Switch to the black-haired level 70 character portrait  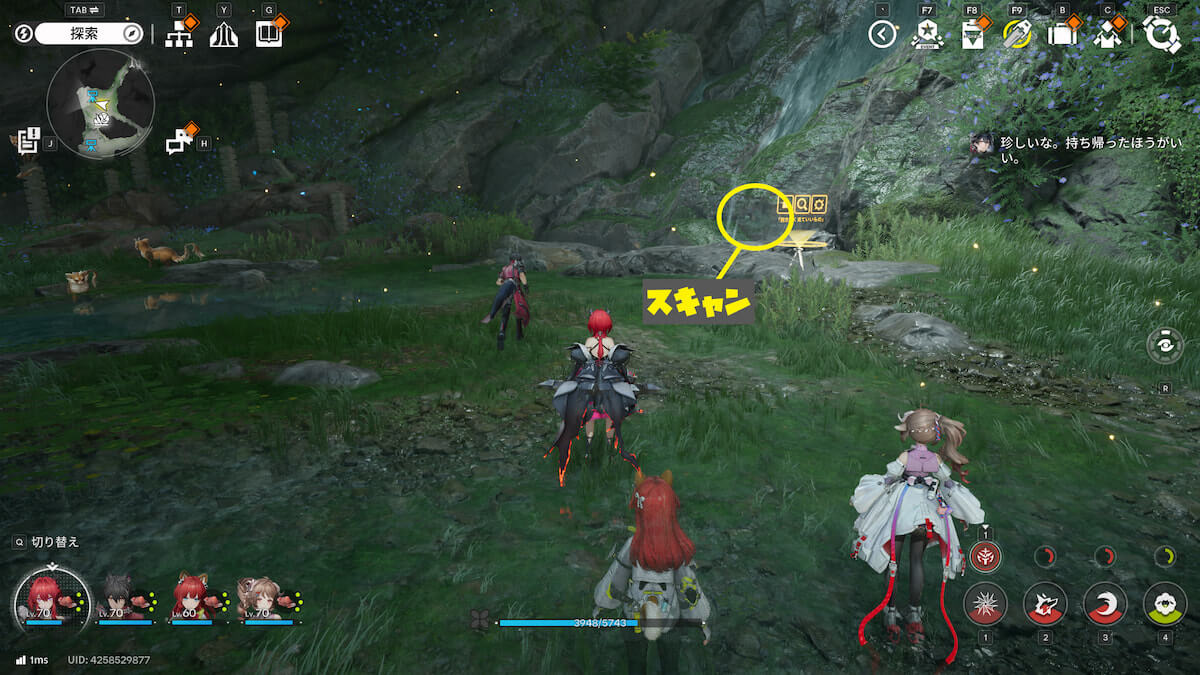point(120,598)
